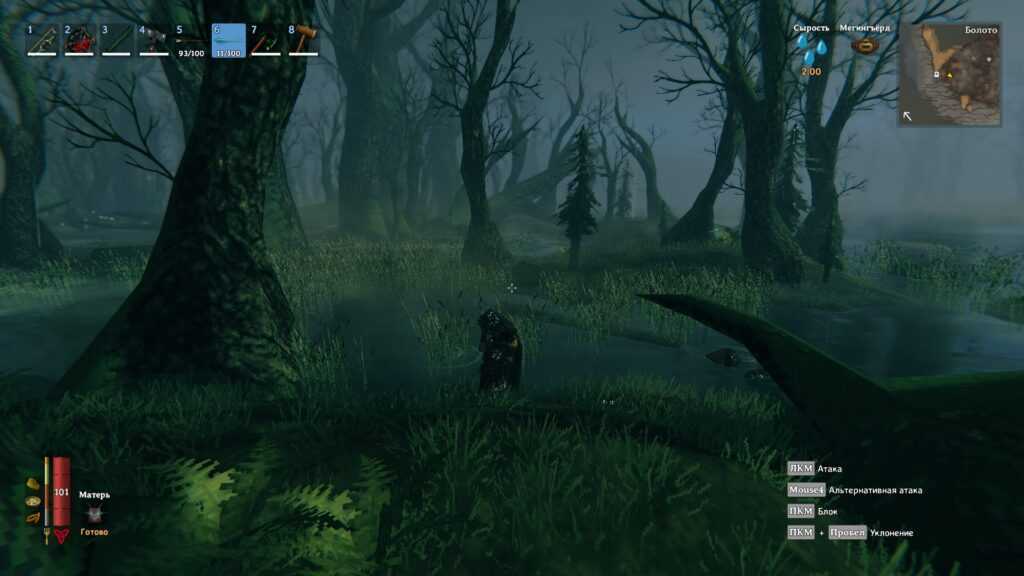Click the highlighted slot with 11/100 arrows
This screenshot has width=1024, height=576.
pyautogui.click(x=229, y=40)
